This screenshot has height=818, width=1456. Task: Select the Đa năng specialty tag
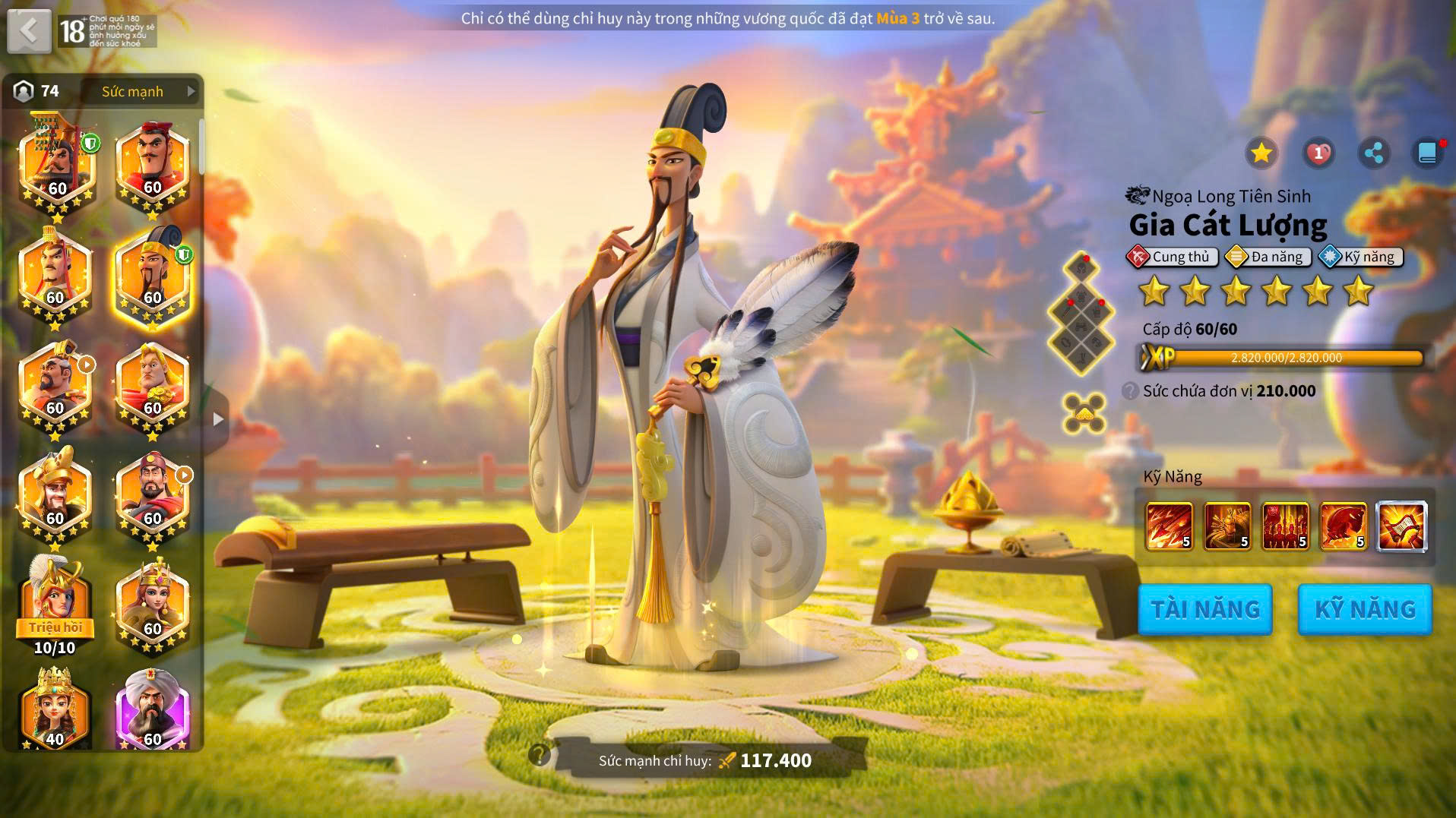[x=1269, y=257]
